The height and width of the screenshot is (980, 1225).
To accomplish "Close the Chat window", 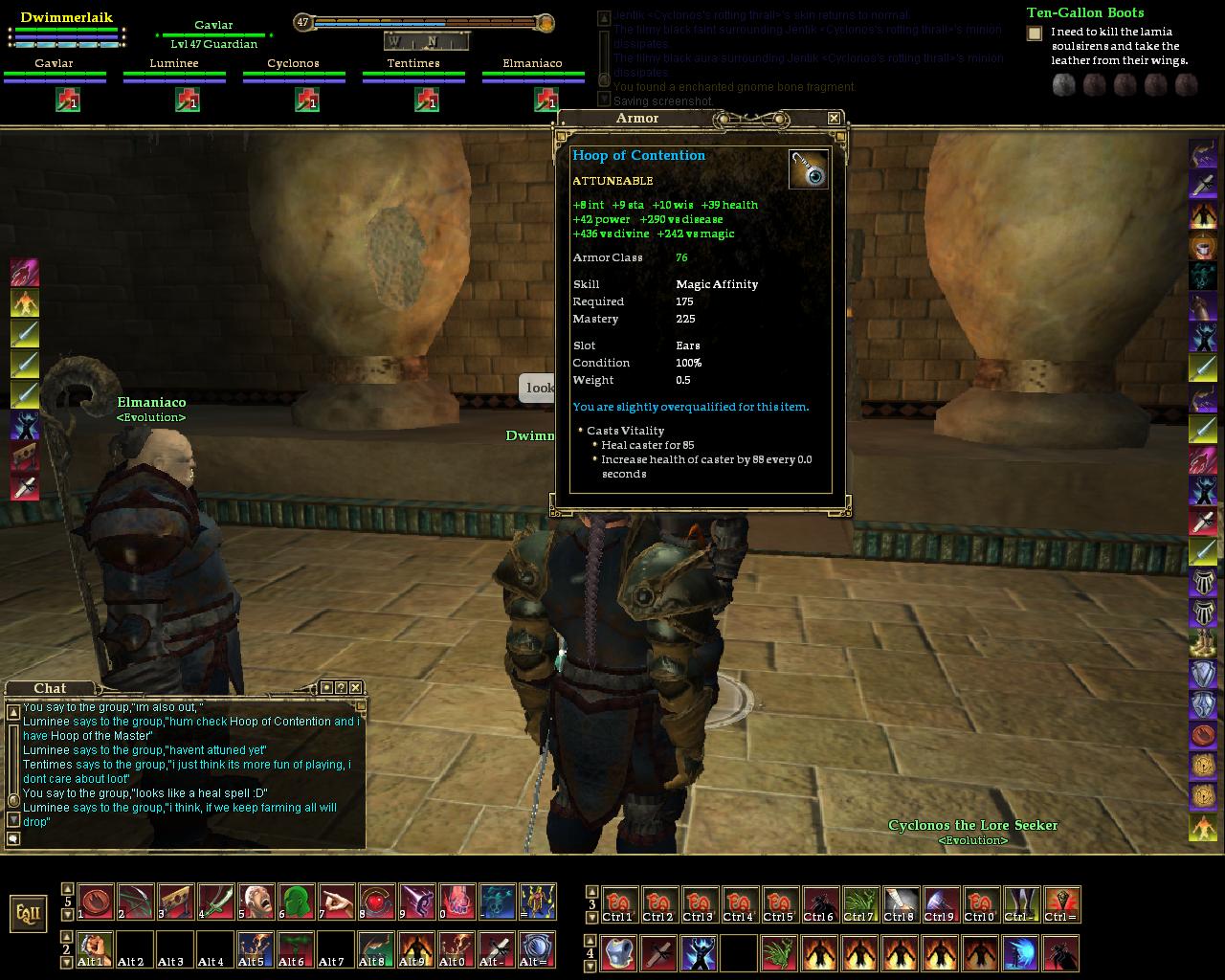I will pos(356,687).
